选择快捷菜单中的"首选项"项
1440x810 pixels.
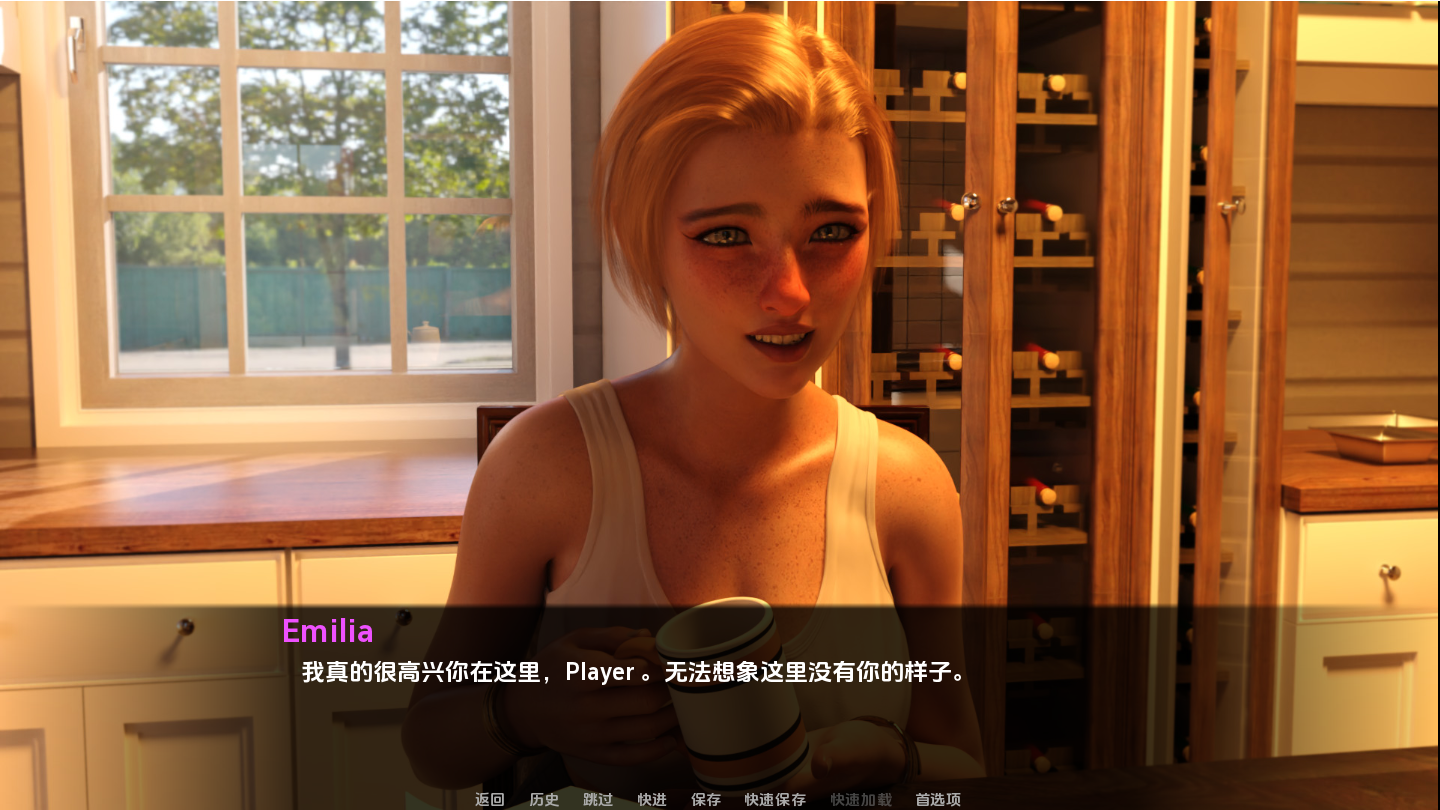(937, 799)
